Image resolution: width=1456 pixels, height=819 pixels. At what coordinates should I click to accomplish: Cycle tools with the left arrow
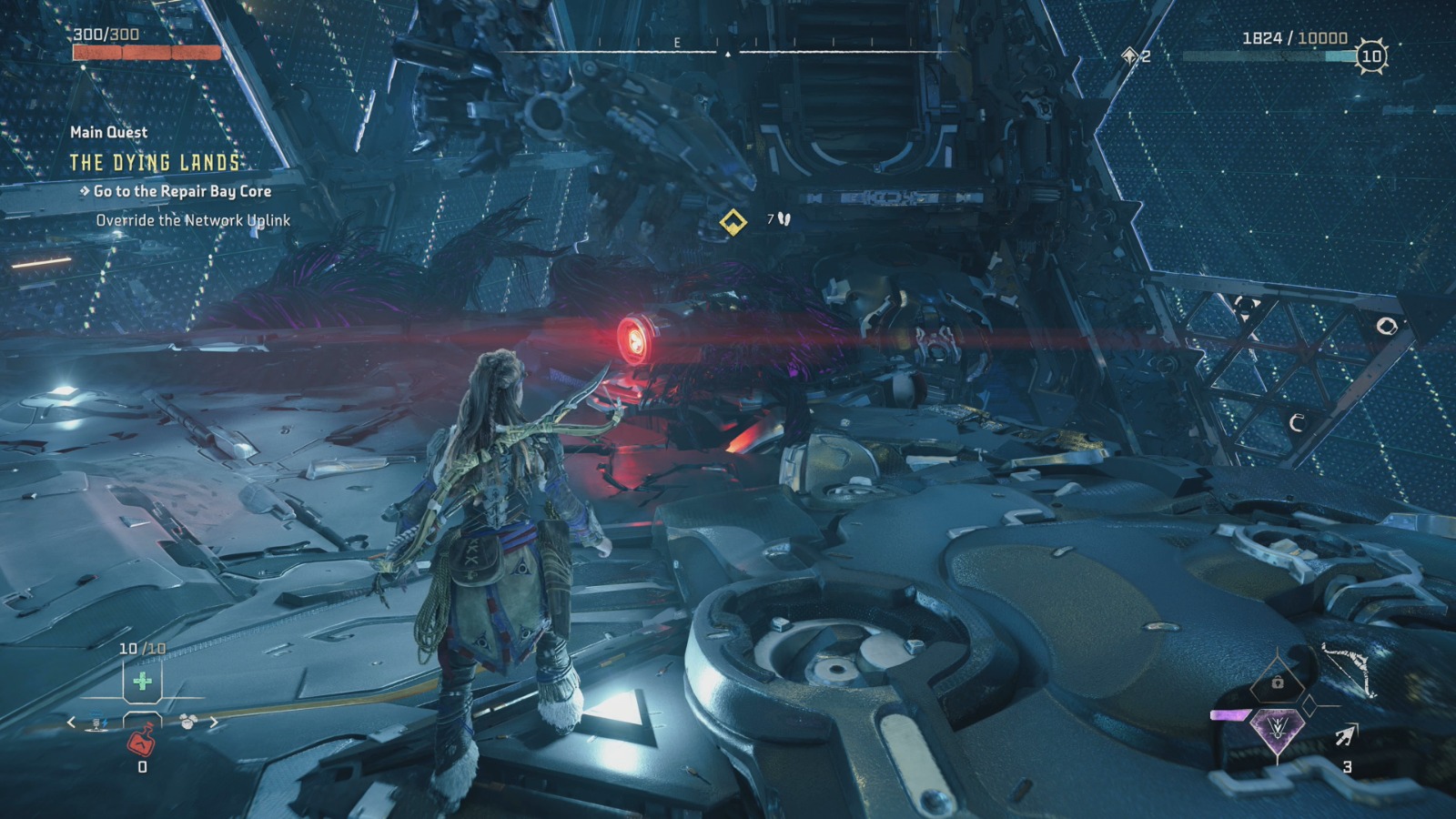pyautogui.click(x=72, y=723)
